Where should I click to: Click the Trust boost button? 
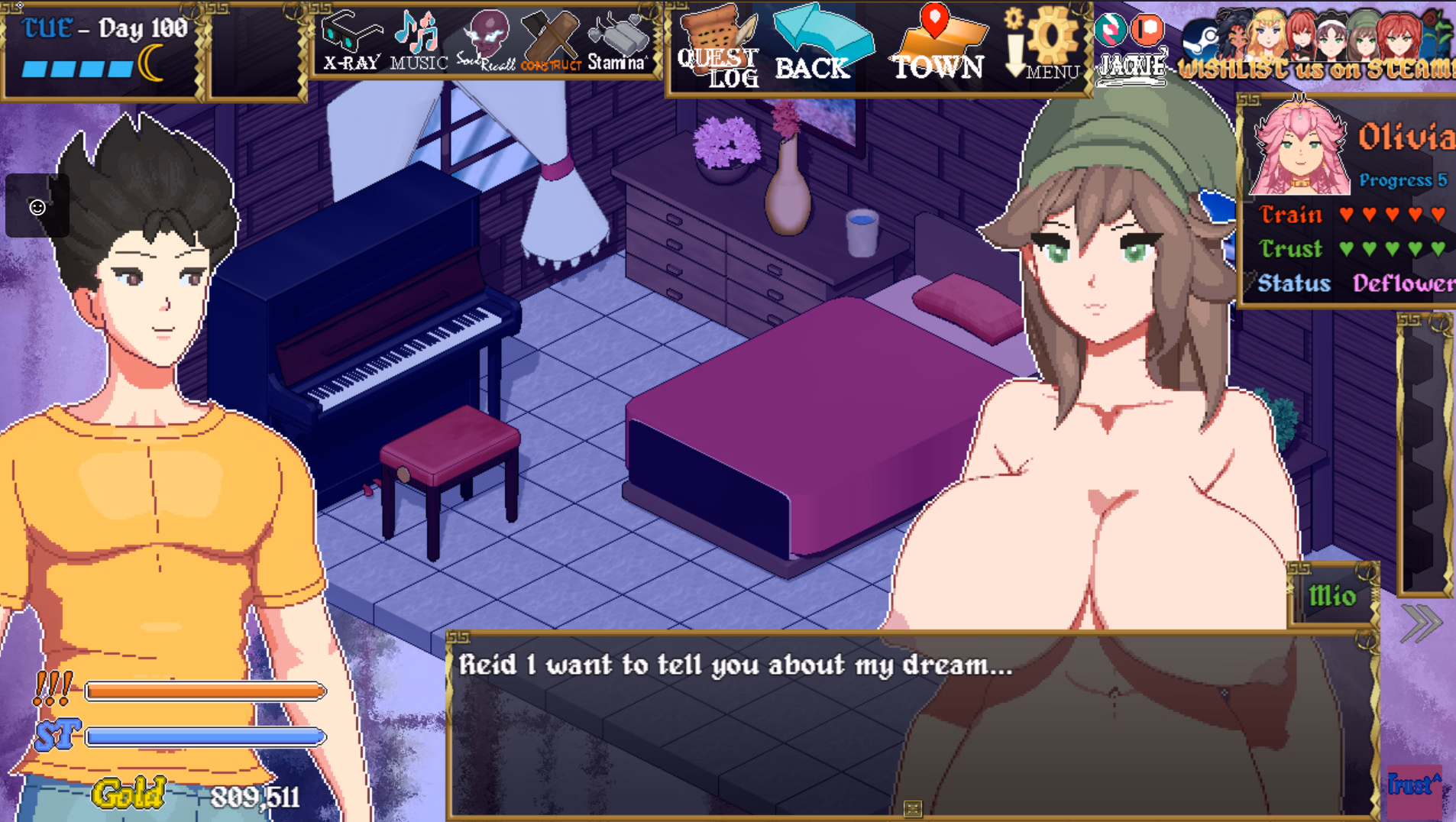click(x=1414, y=787)
